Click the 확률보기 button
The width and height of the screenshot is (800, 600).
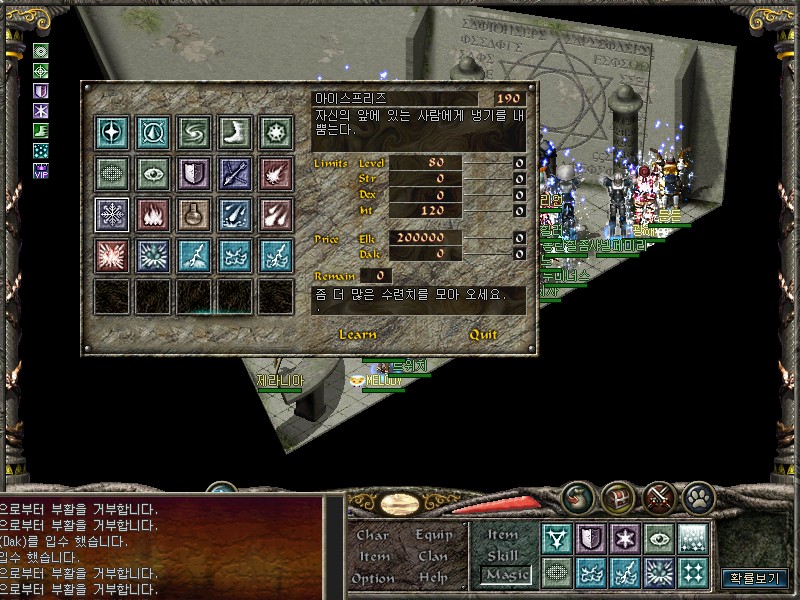click(755, 578)
